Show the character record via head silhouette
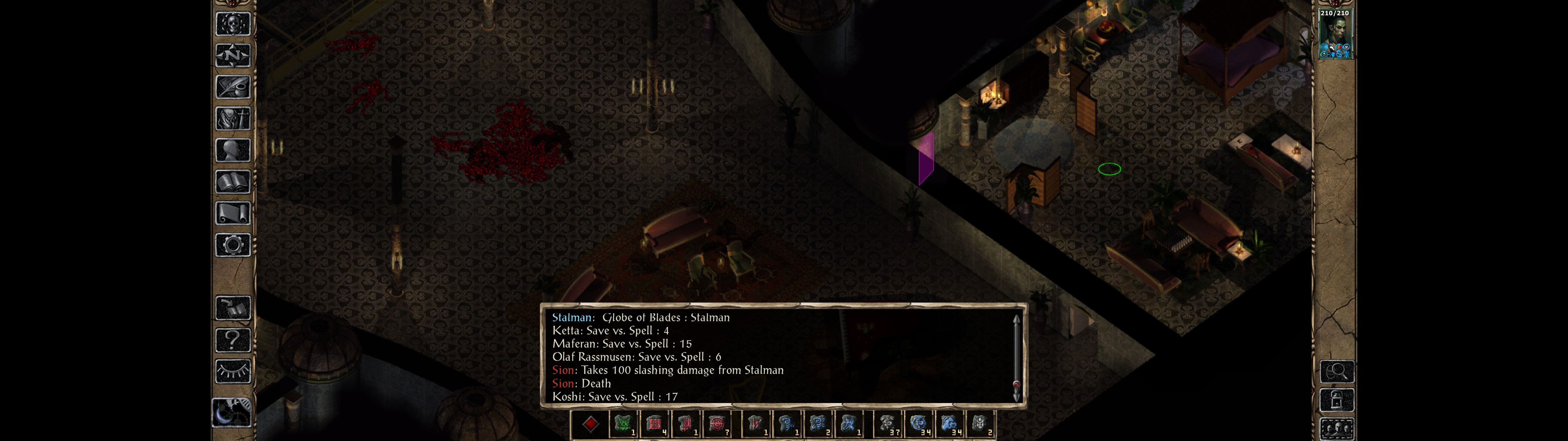The height and width of the screenshot is (441, 1568). [232, 150]
